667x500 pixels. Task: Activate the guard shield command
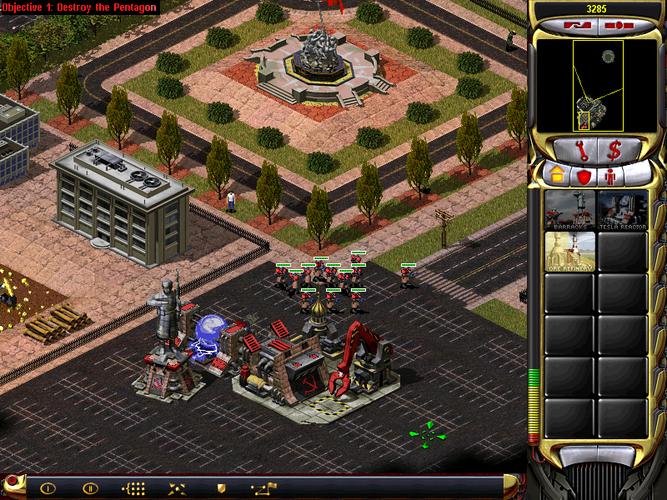tap(221, 489)
